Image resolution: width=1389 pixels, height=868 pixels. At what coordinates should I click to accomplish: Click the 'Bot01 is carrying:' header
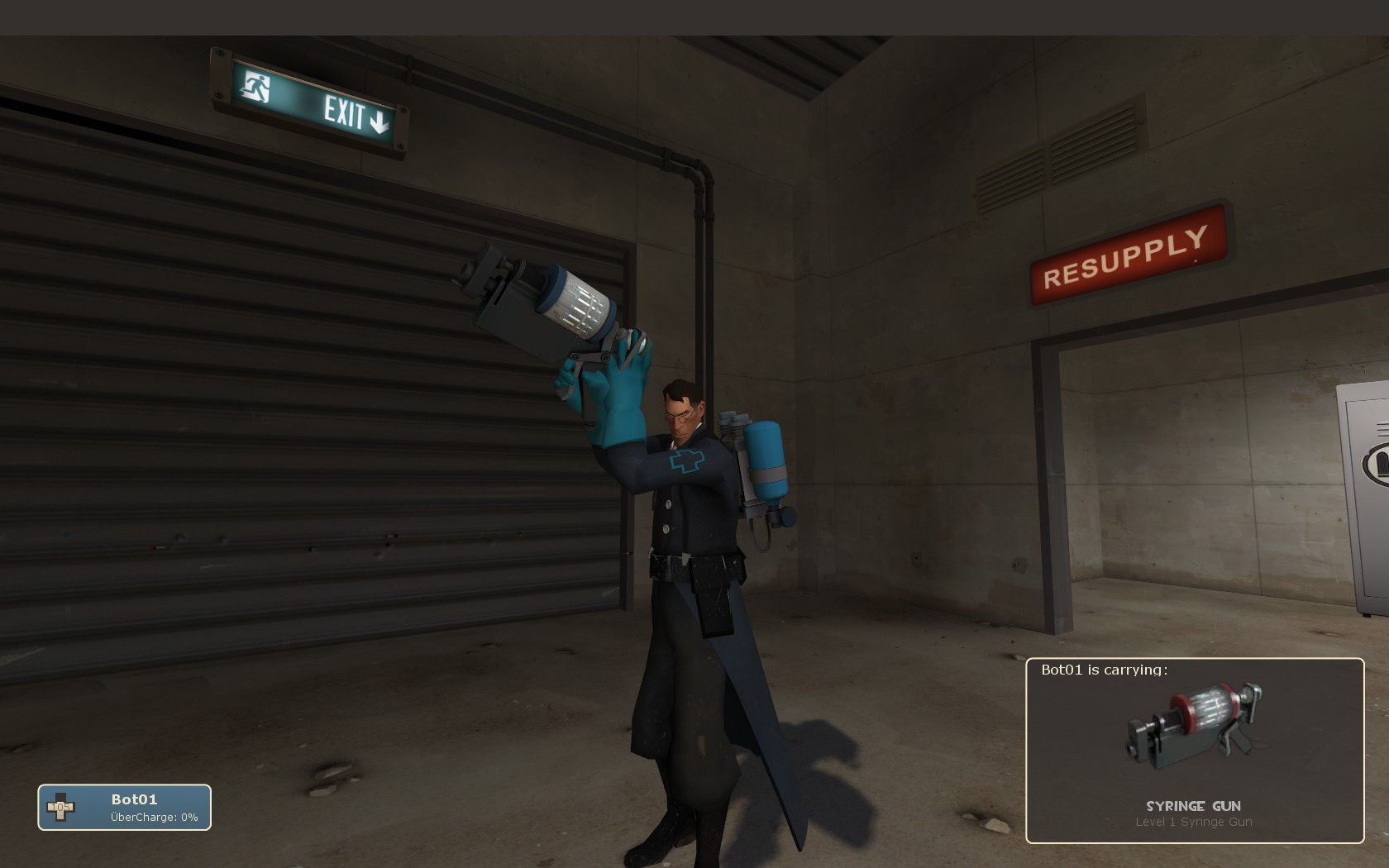pos(1105,670)
